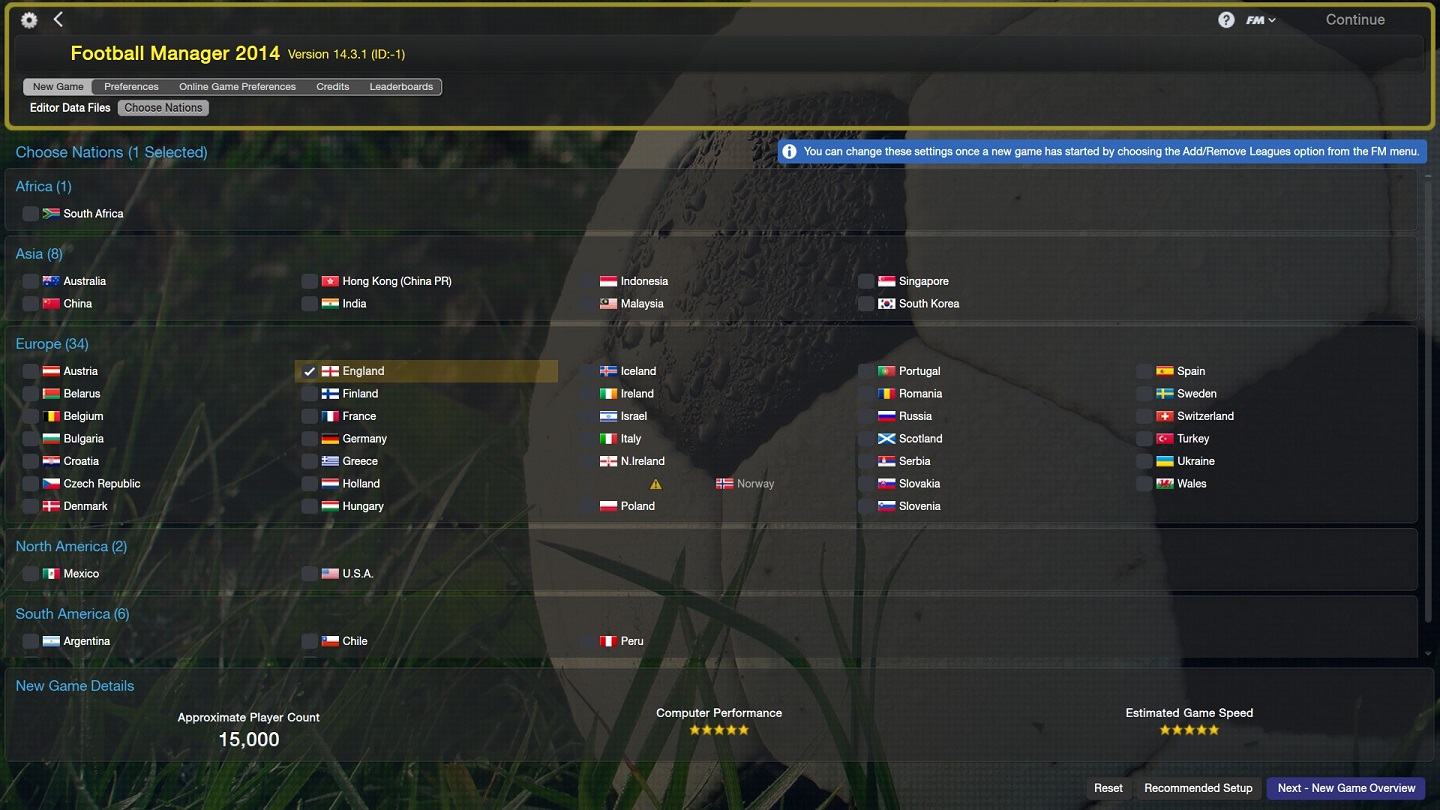Apply the Recommended Setup
Image resolution: width=1440 pixels, height=810 pixels.
tap(1198, 788)
